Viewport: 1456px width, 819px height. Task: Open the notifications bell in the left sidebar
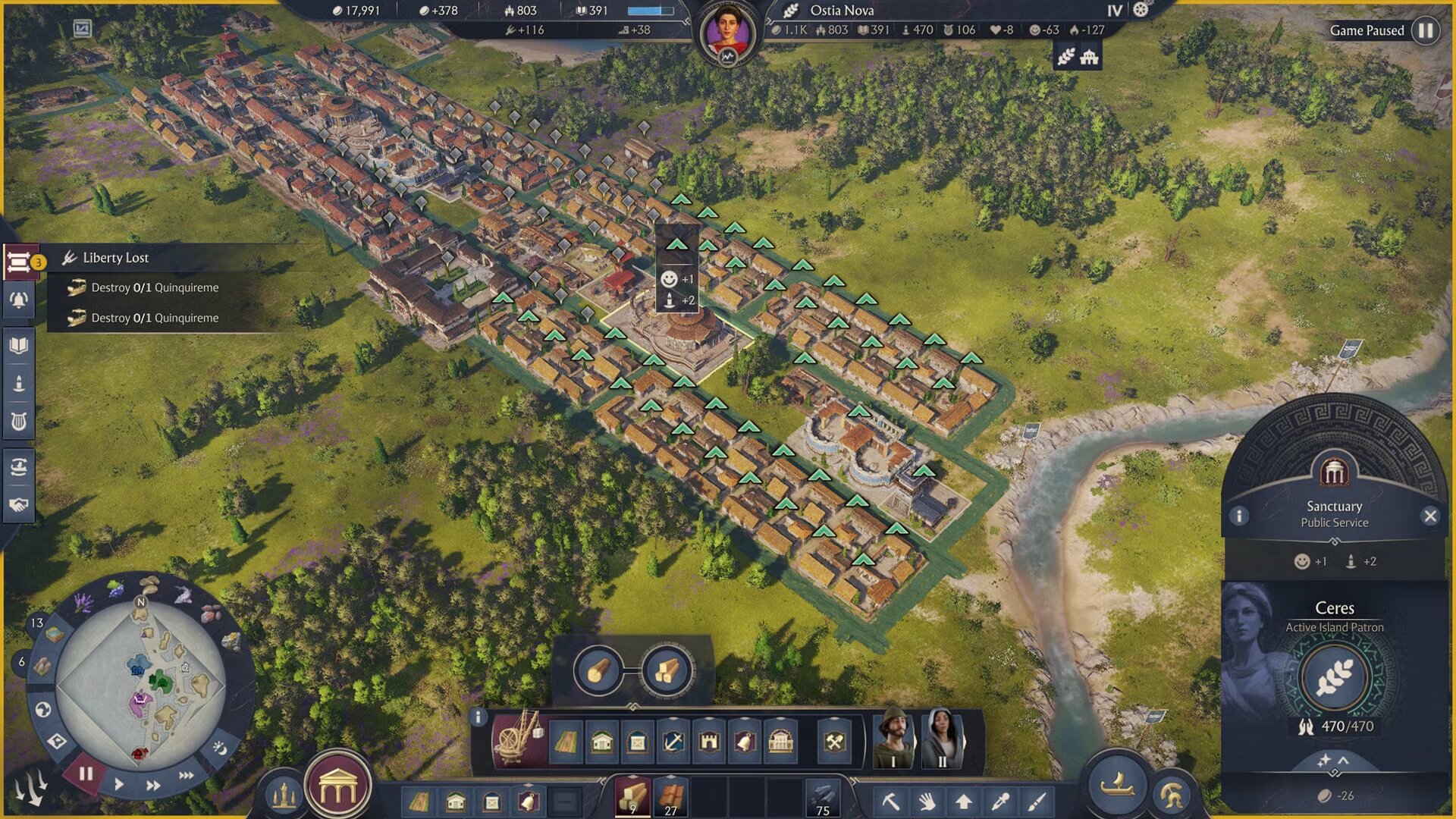[20, 299]
